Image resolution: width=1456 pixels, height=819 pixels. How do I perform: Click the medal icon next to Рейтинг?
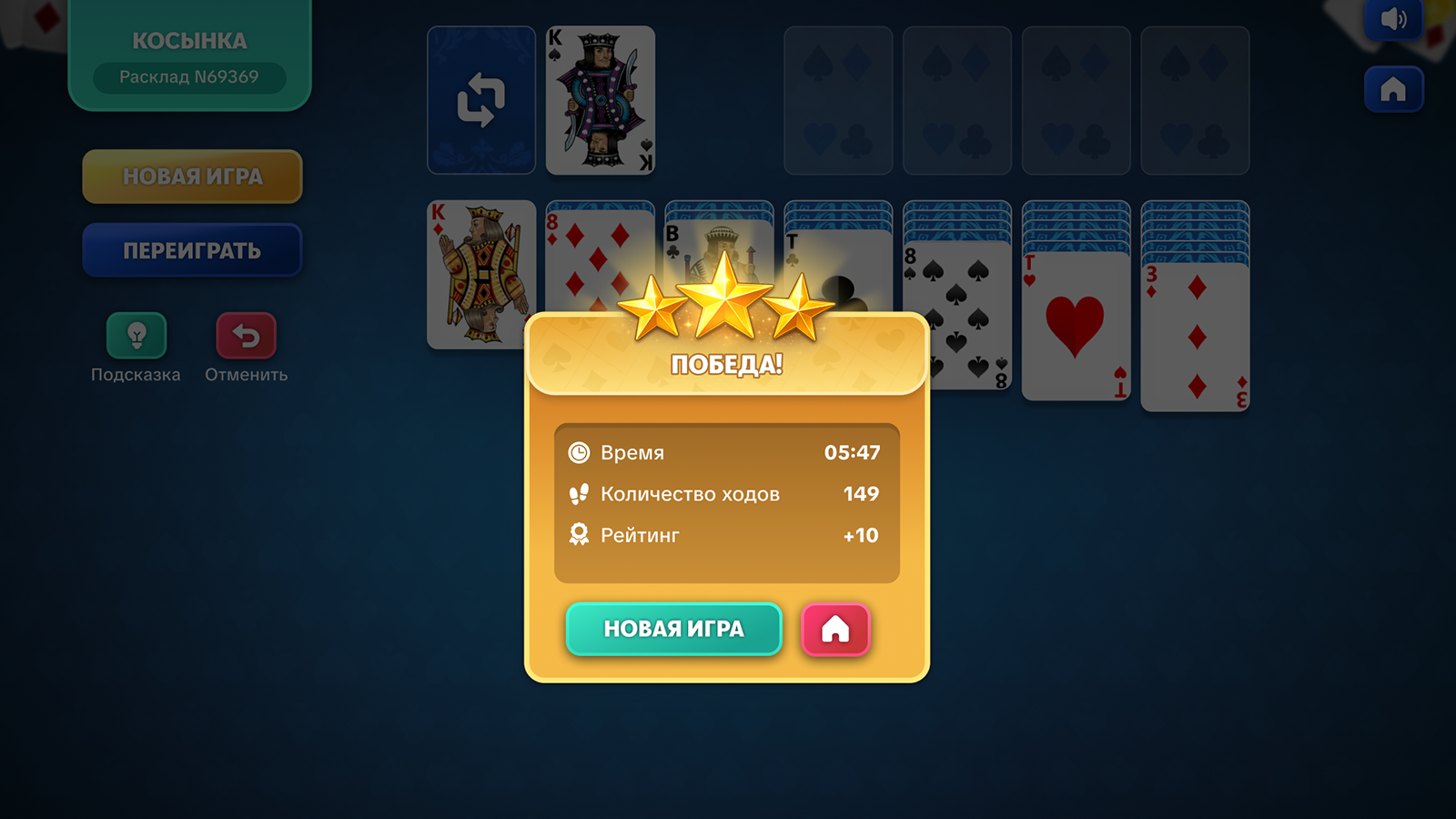coord(579,535)
